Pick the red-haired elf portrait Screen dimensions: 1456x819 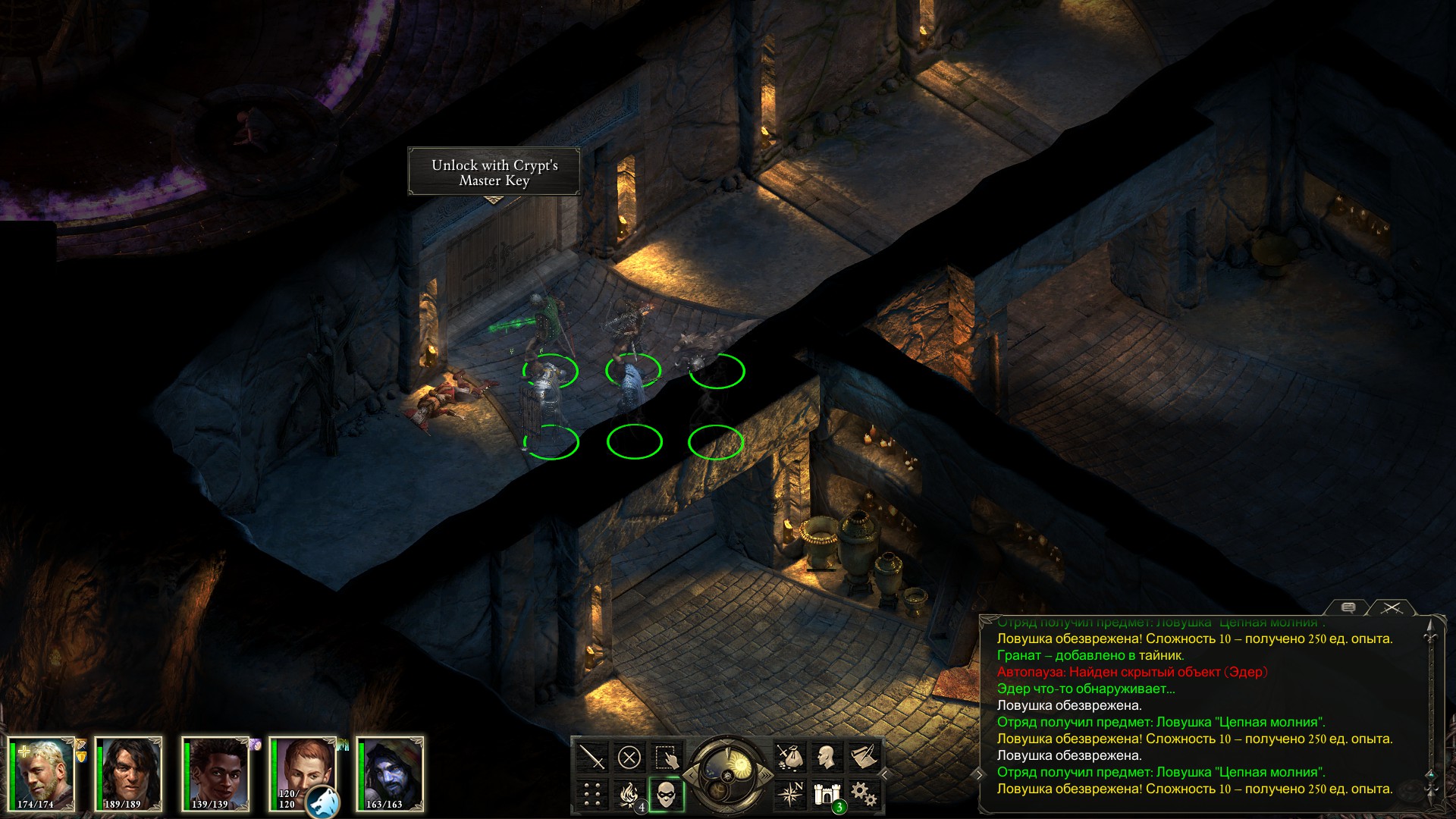pos(303,770)
